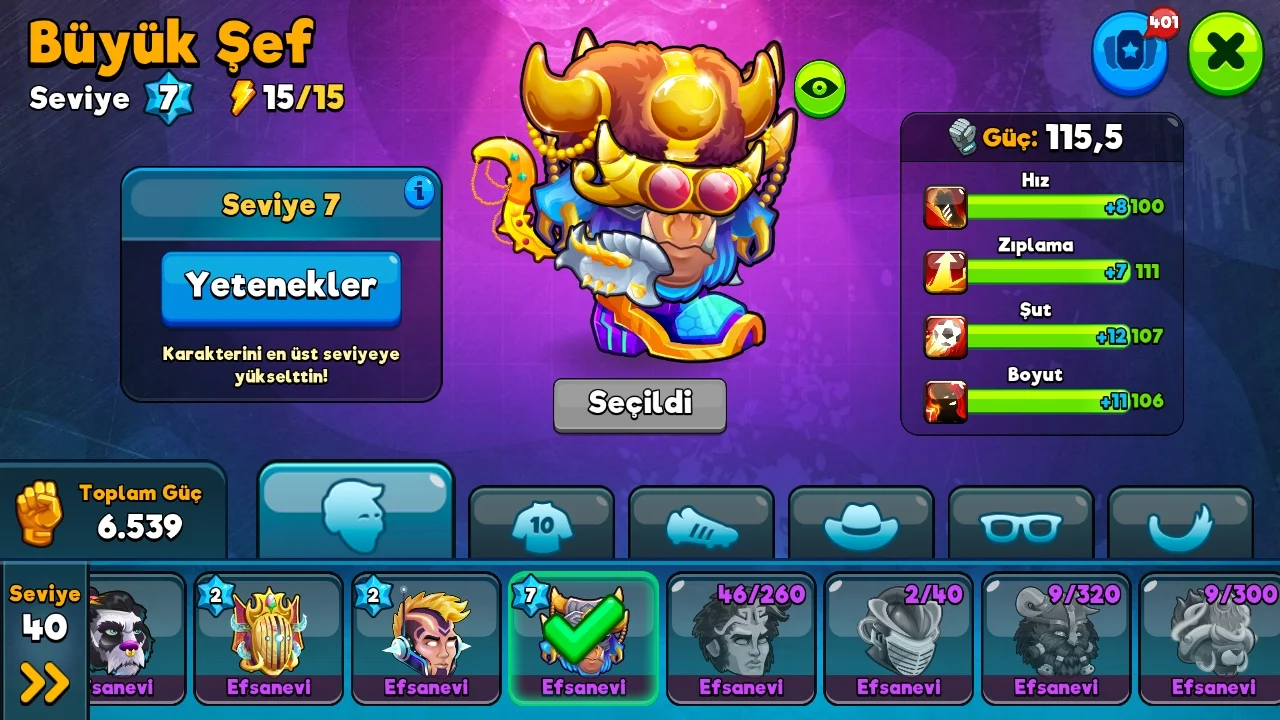Open the Toplam Güç fist panel
The width and height of the screenshot is (1280, 720).
112,512
